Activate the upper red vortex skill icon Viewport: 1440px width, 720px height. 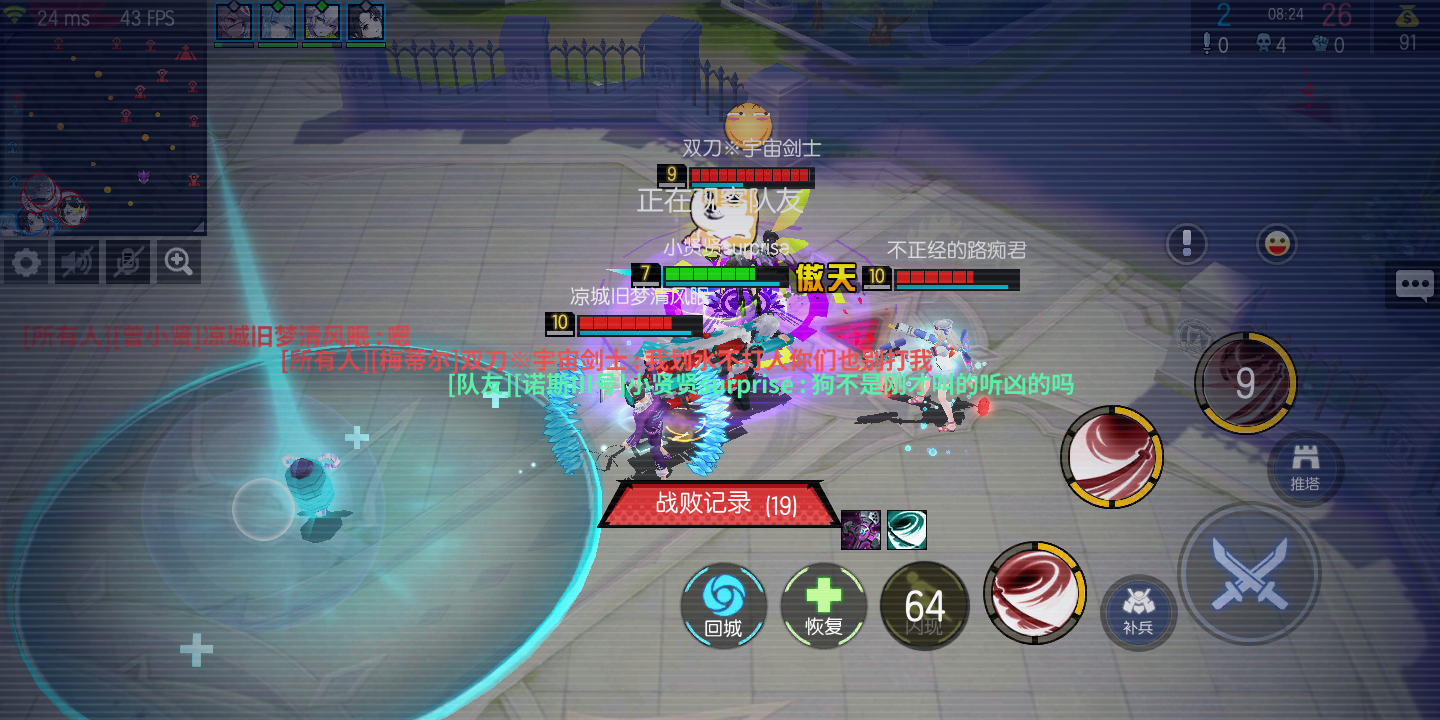click(1112, 456)
